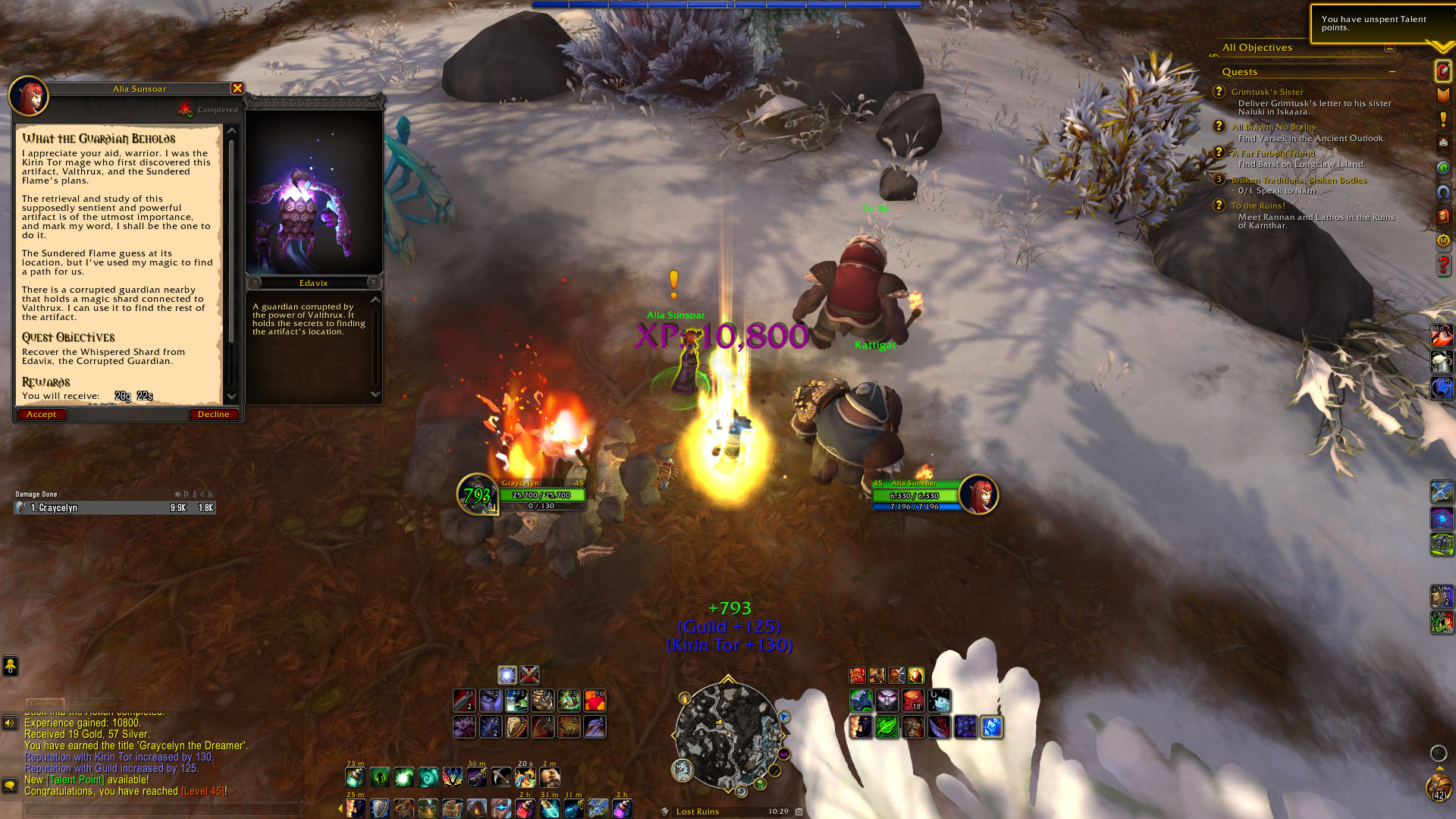Collapse the Quests section header

(x=1392, y=71)
